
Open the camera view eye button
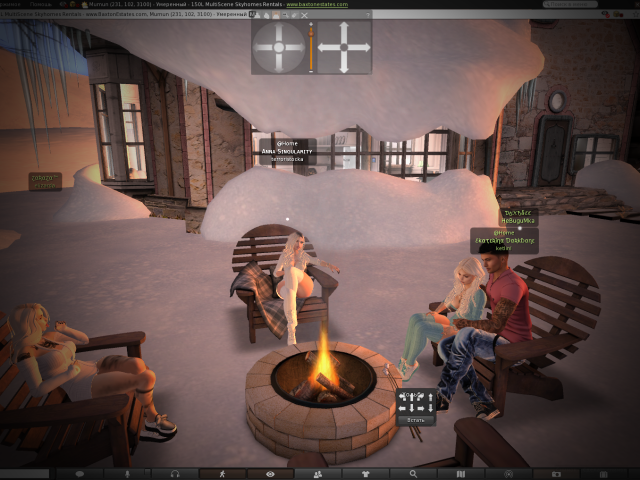coord(269,473)
